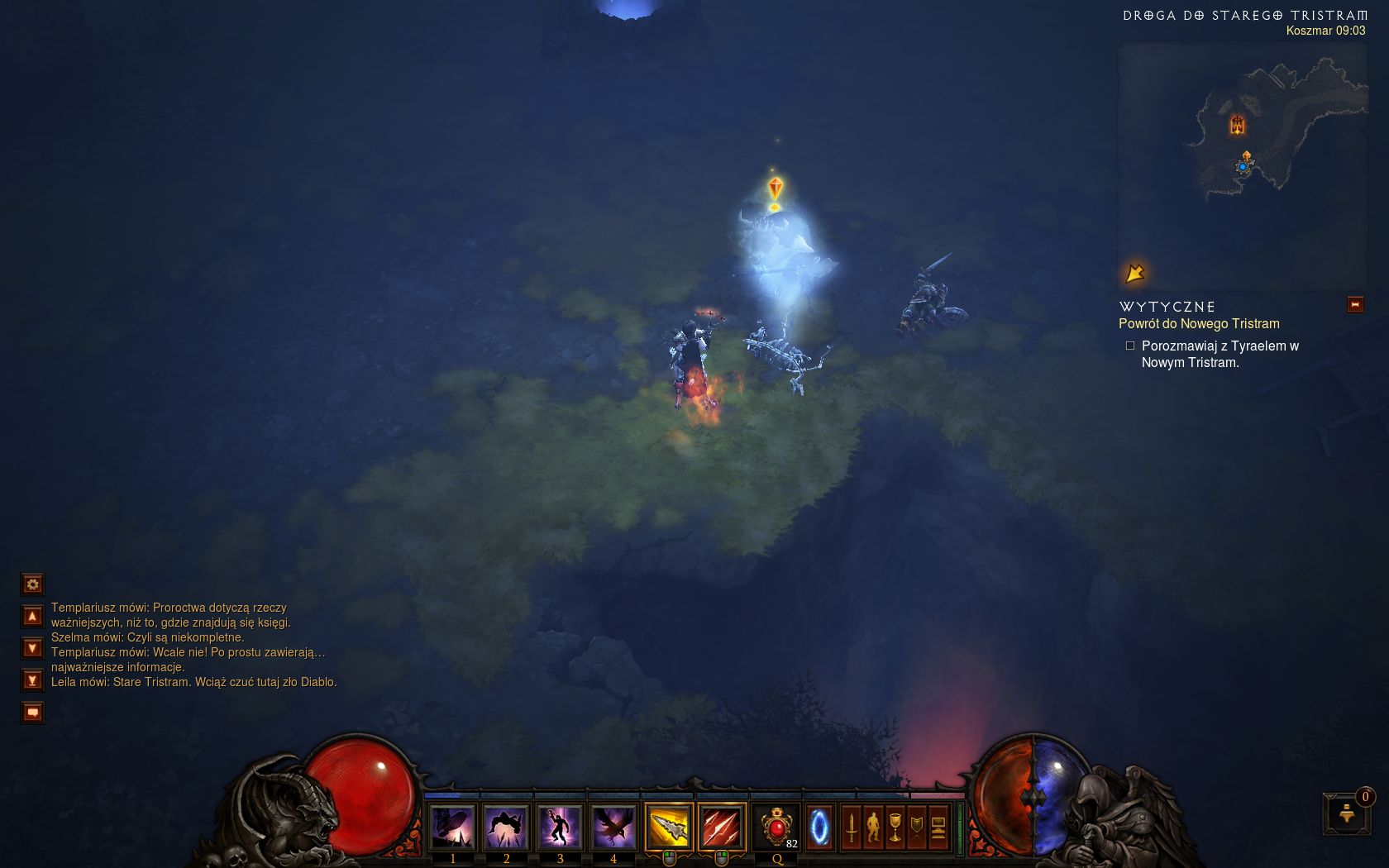Open the skills panel via figure icon

873,827
